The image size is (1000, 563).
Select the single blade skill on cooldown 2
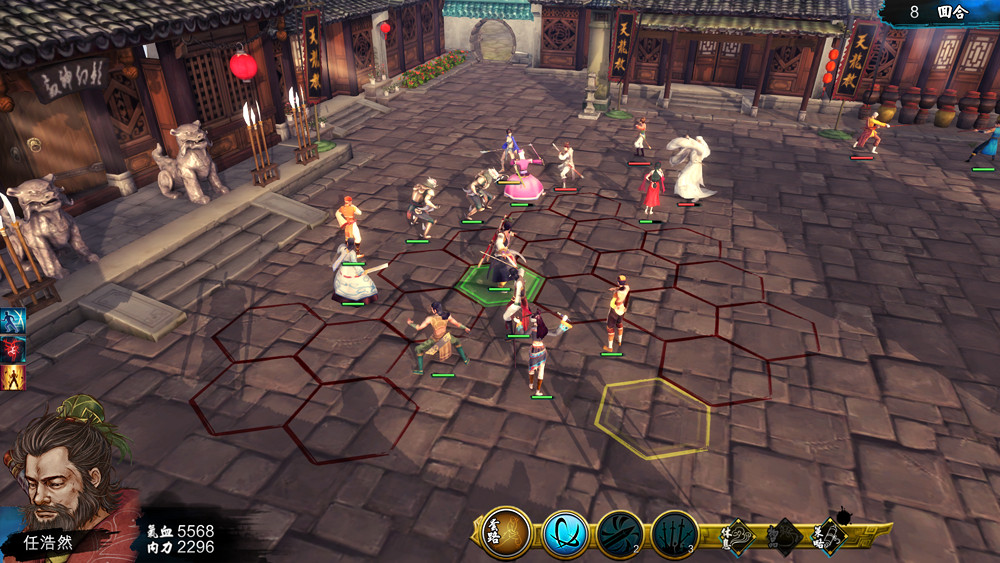click(620, 534)
